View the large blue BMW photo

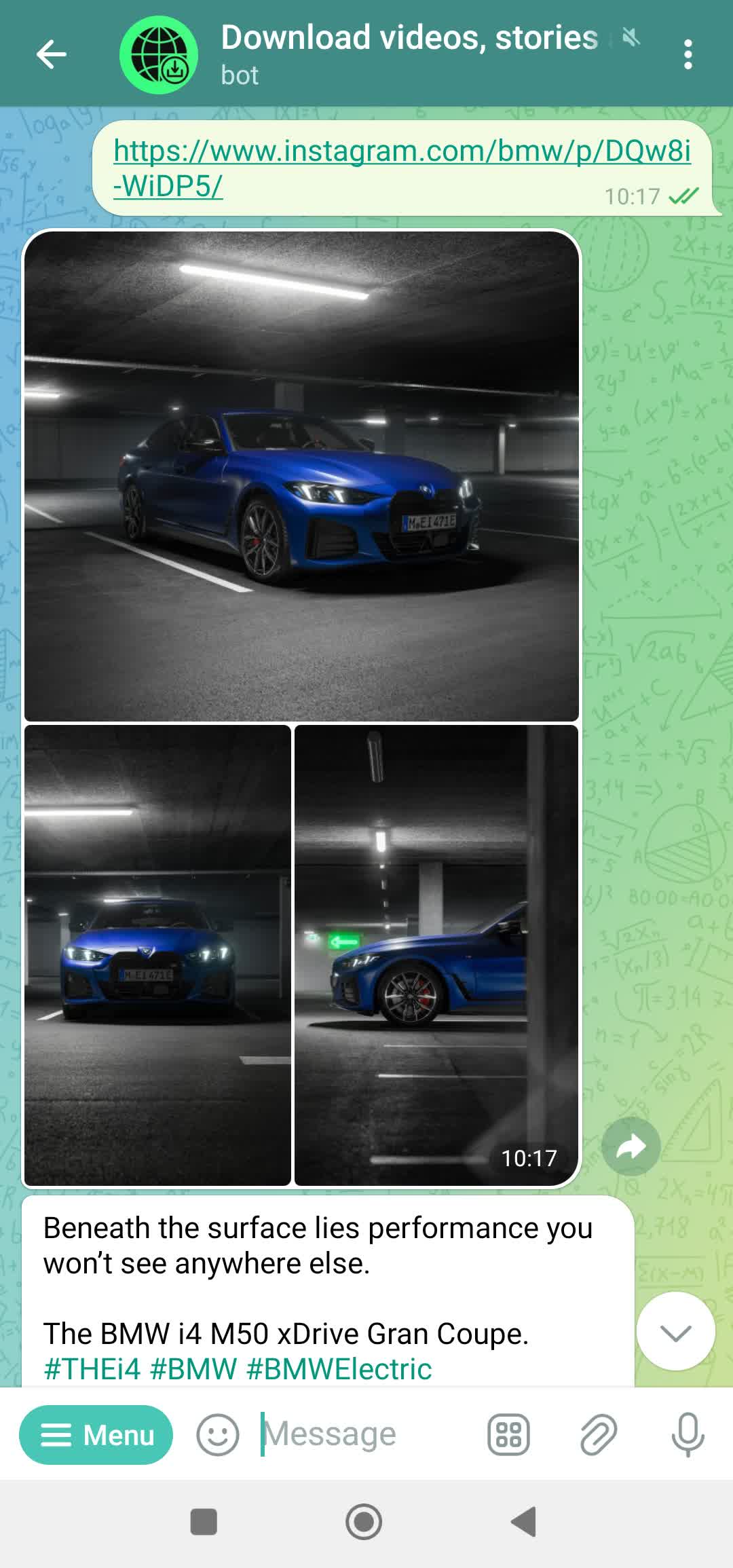tap(301, 475)
